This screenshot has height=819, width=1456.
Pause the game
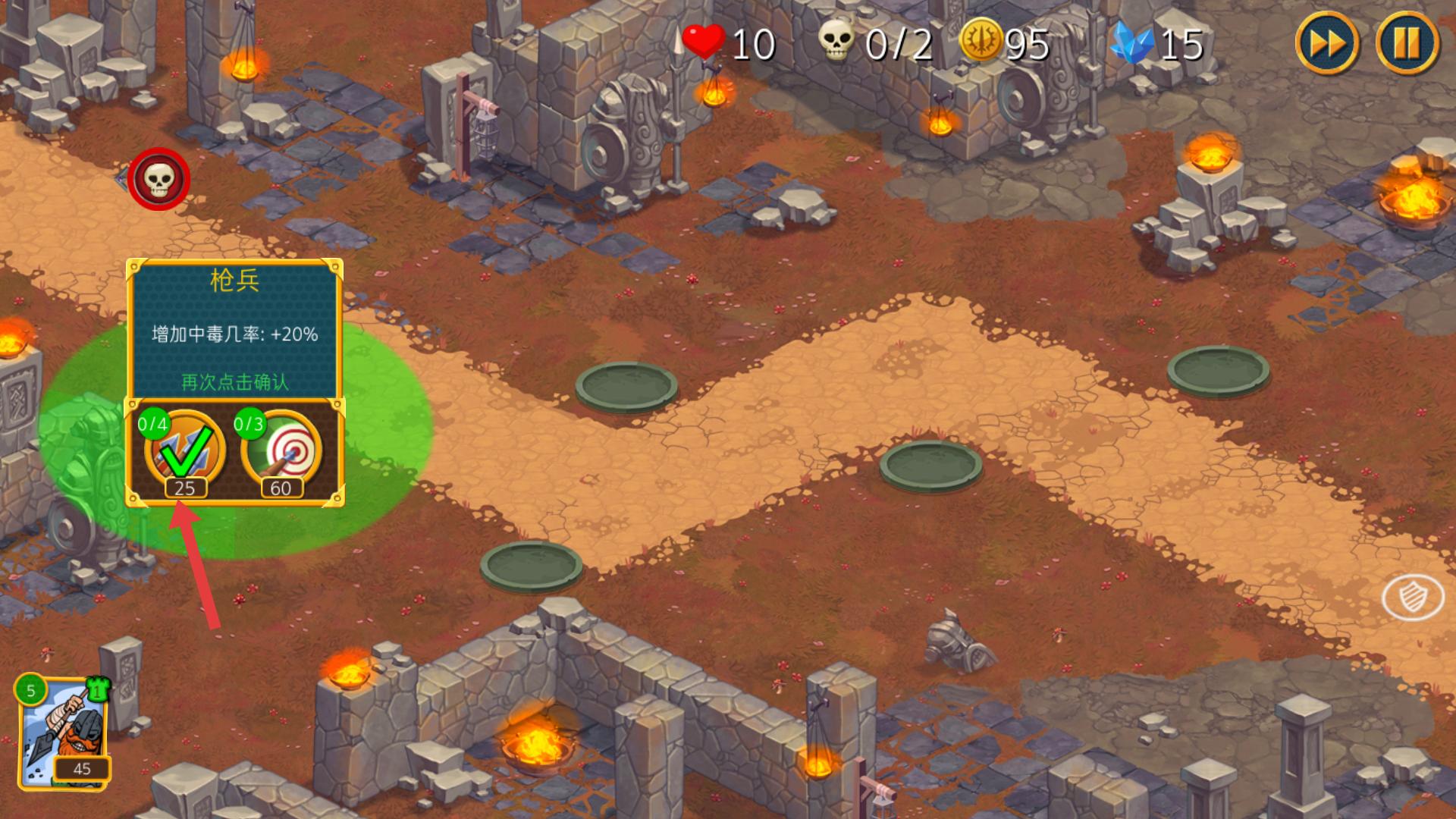click(x=1407, y=42)
